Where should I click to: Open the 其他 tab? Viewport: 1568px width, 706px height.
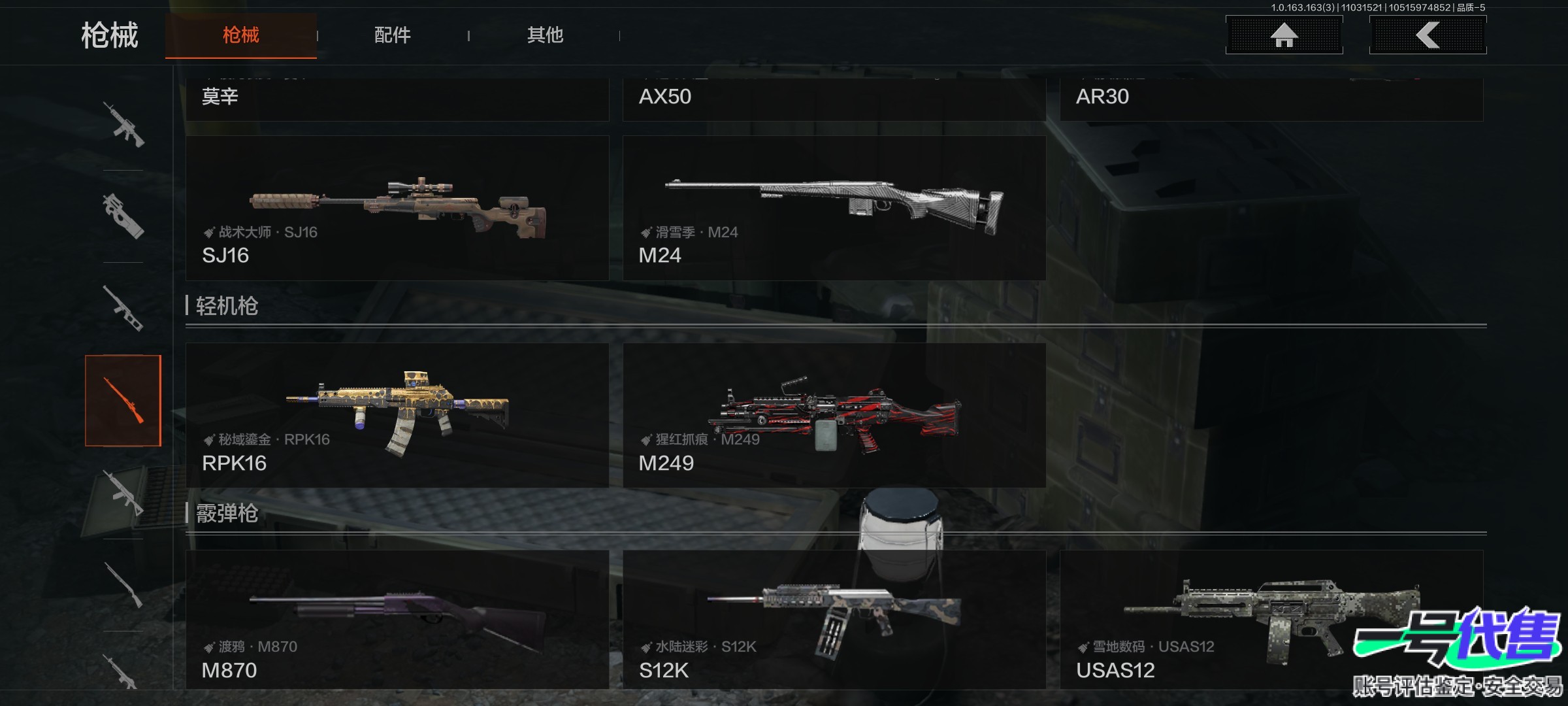click(545, 35)
